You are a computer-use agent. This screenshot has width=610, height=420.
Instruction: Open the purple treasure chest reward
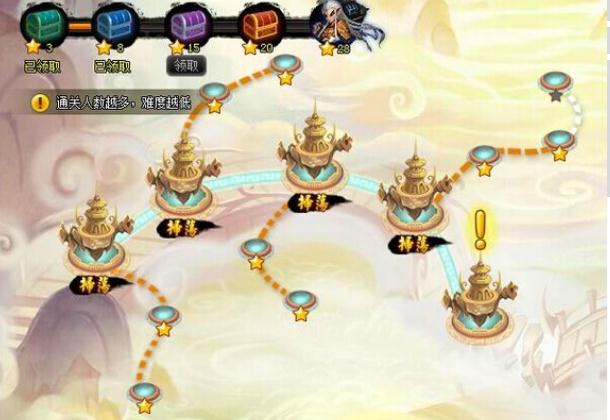(187, 21)
